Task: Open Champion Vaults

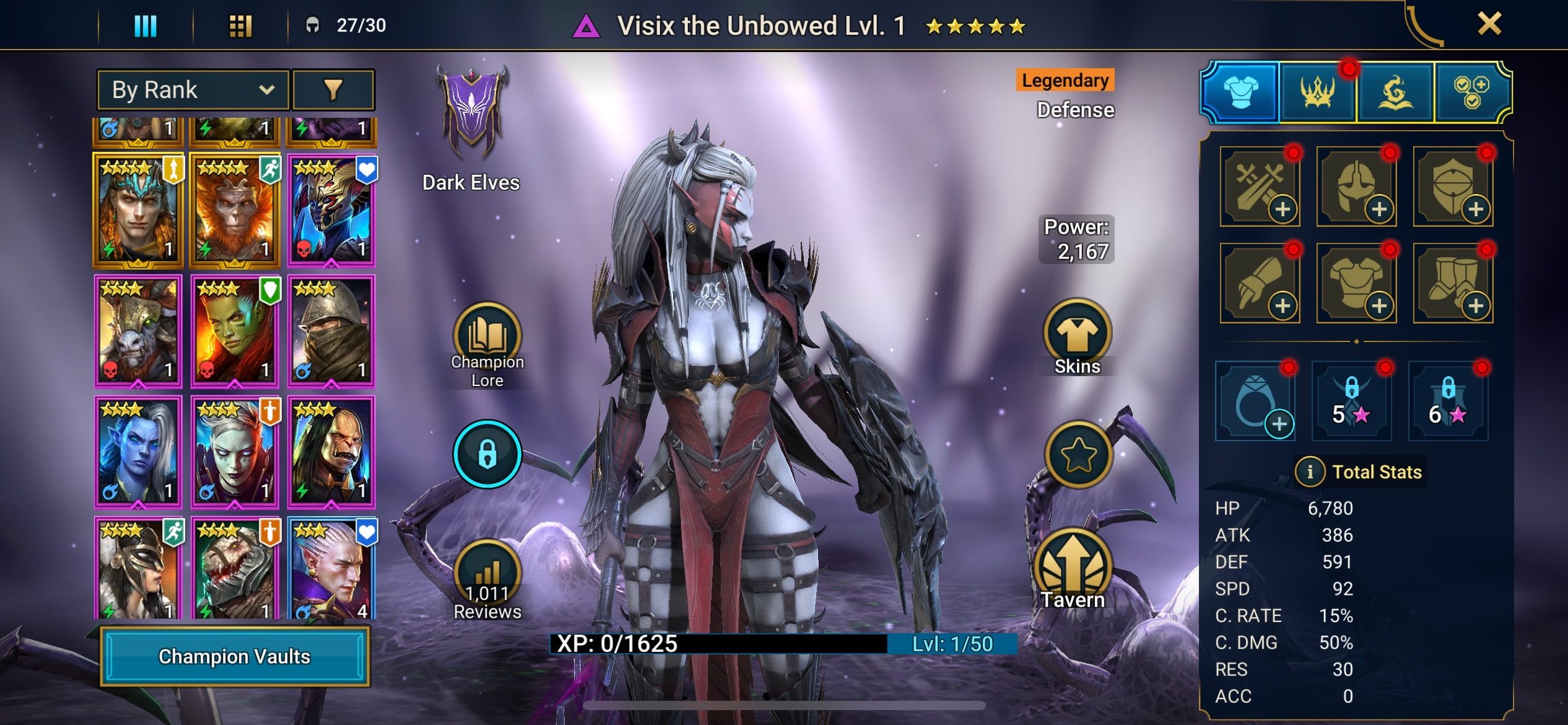Action: 235,656
